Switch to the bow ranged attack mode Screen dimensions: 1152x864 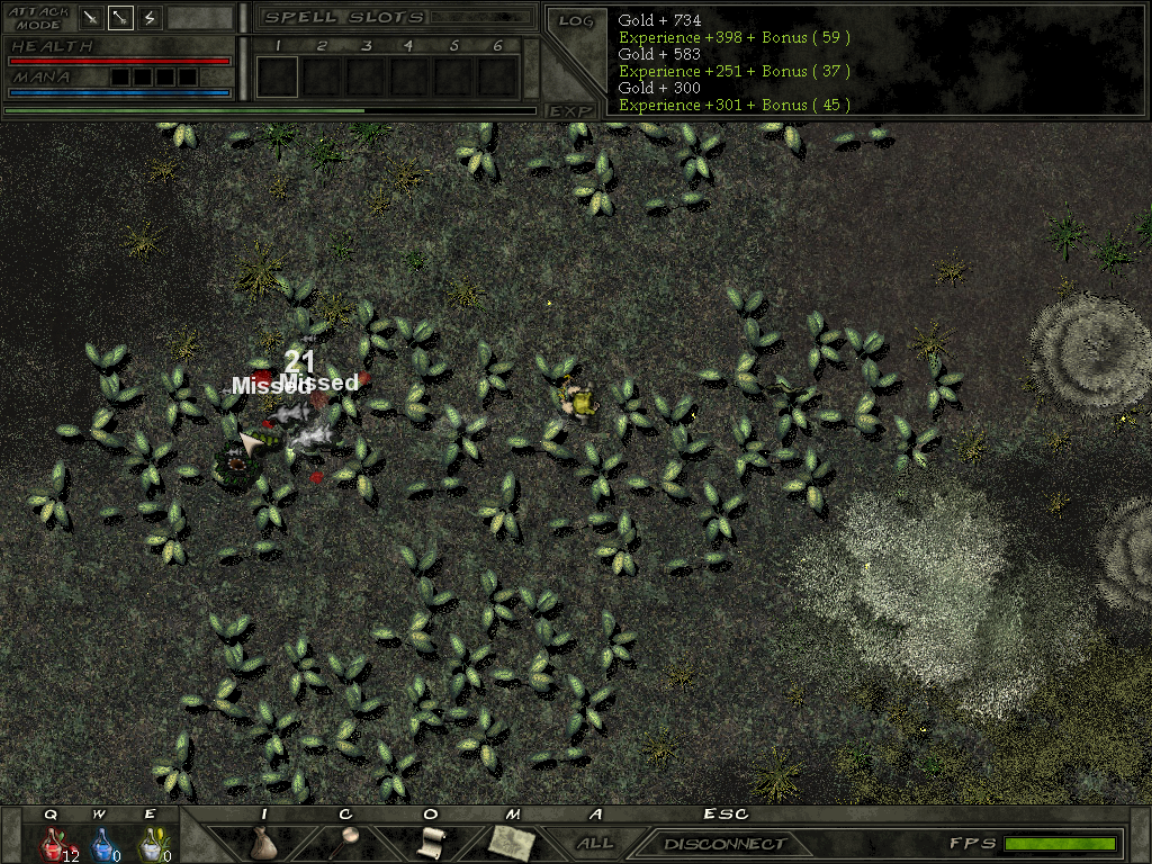[121, 17]
